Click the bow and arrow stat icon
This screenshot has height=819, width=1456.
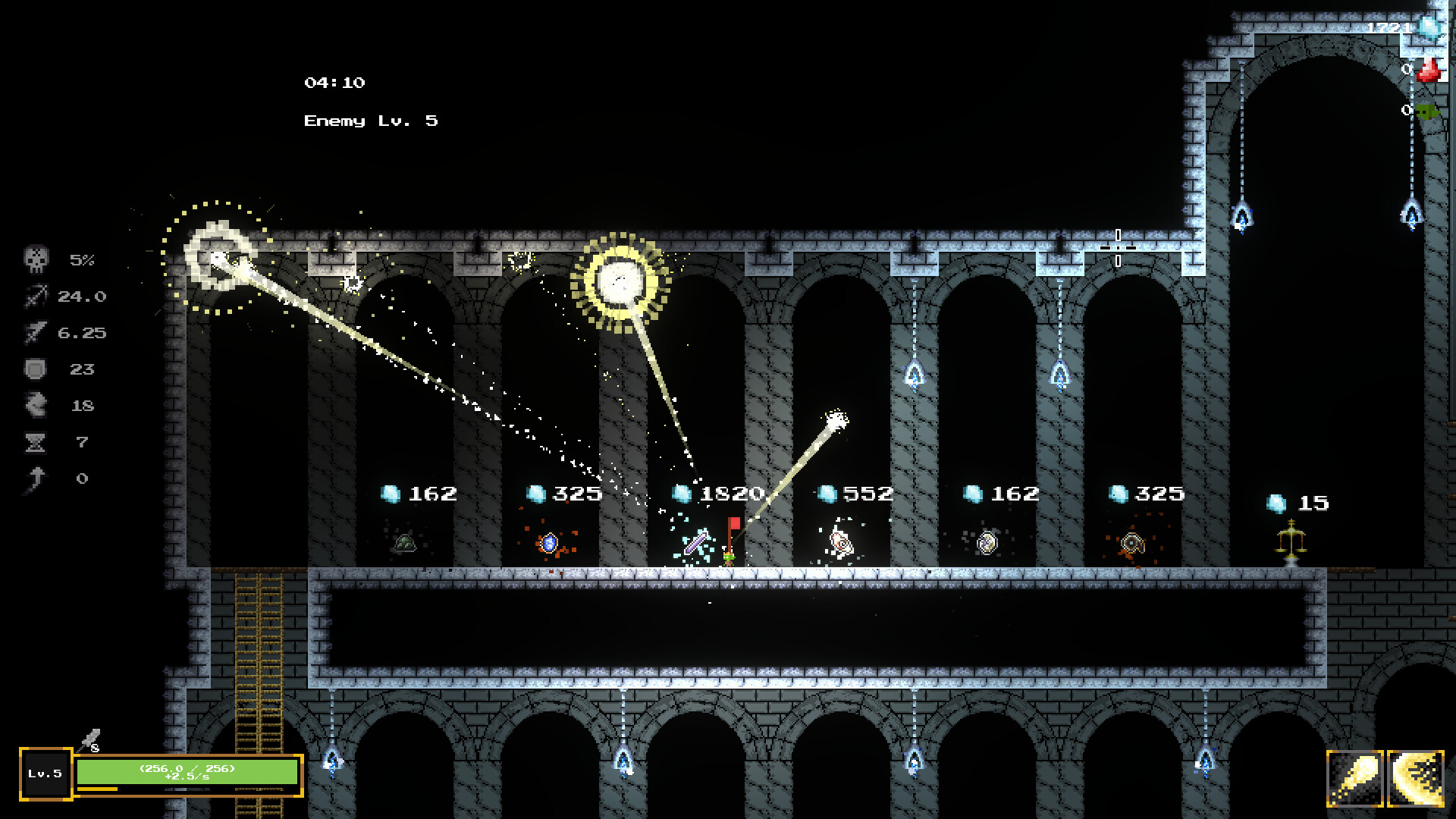click(x=36, y=297)
